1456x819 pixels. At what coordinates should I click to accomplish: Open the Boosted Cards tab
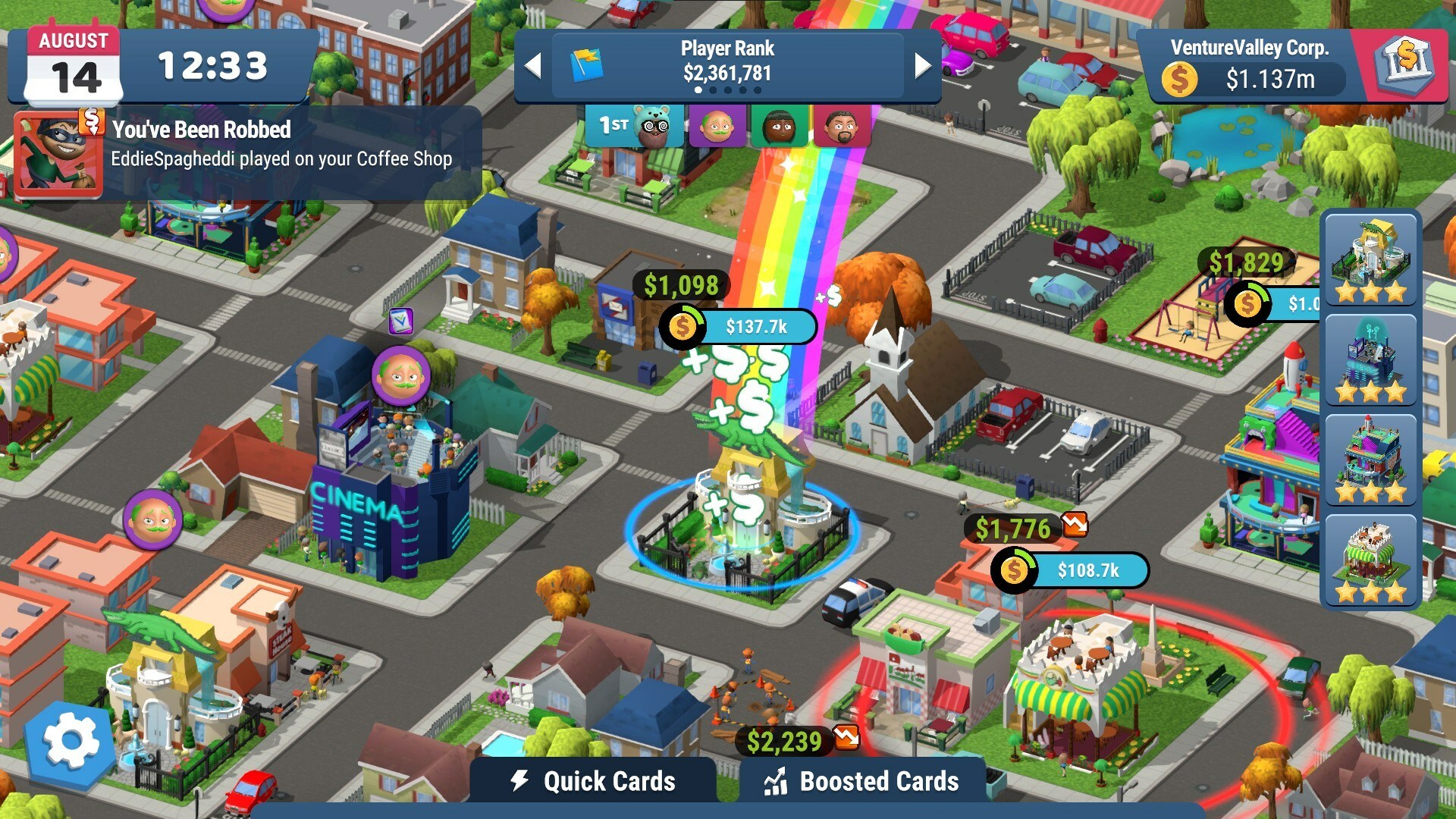862,781
